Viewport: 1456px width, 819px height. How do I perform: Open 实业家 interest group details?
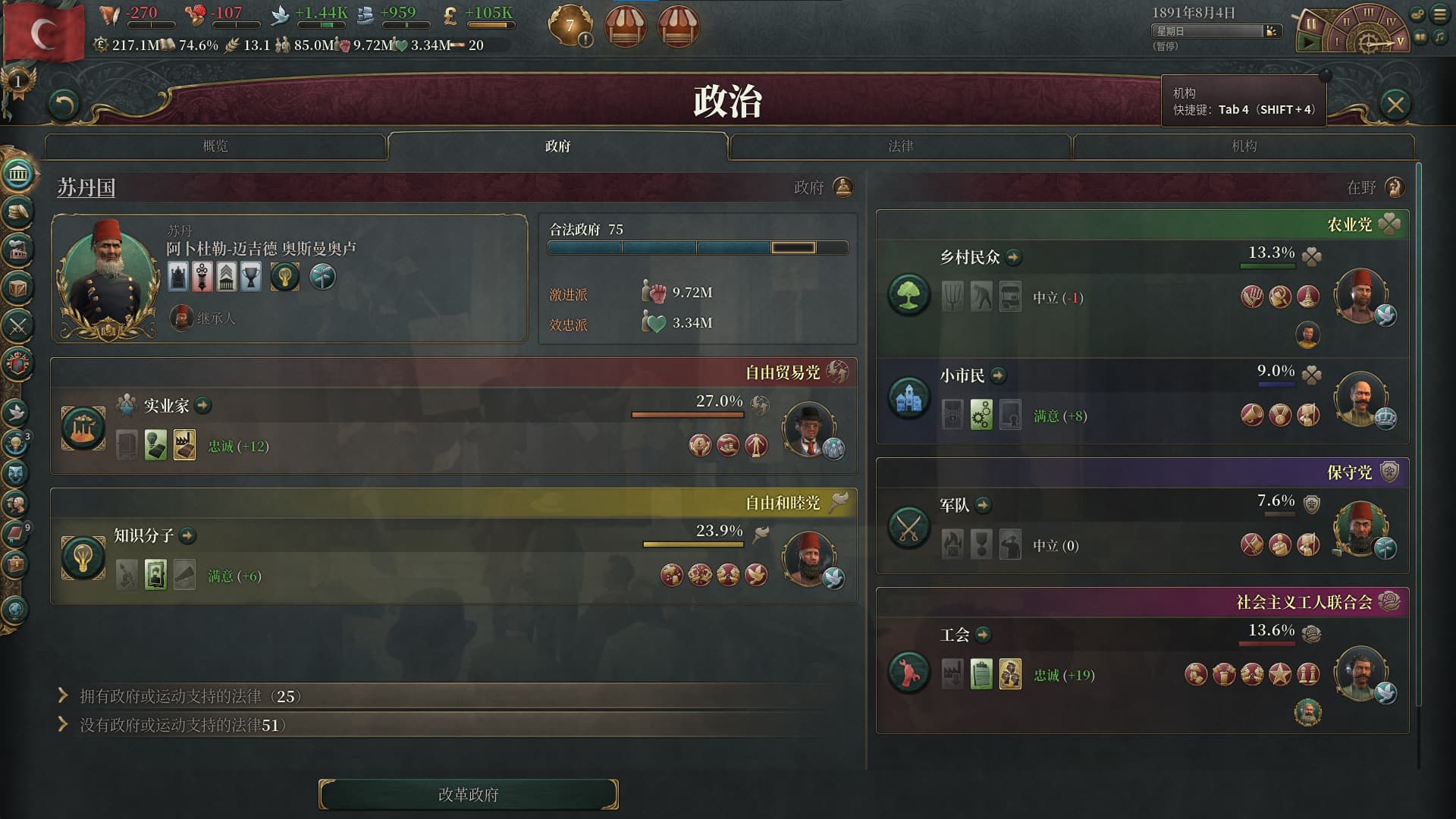(203, 406)
